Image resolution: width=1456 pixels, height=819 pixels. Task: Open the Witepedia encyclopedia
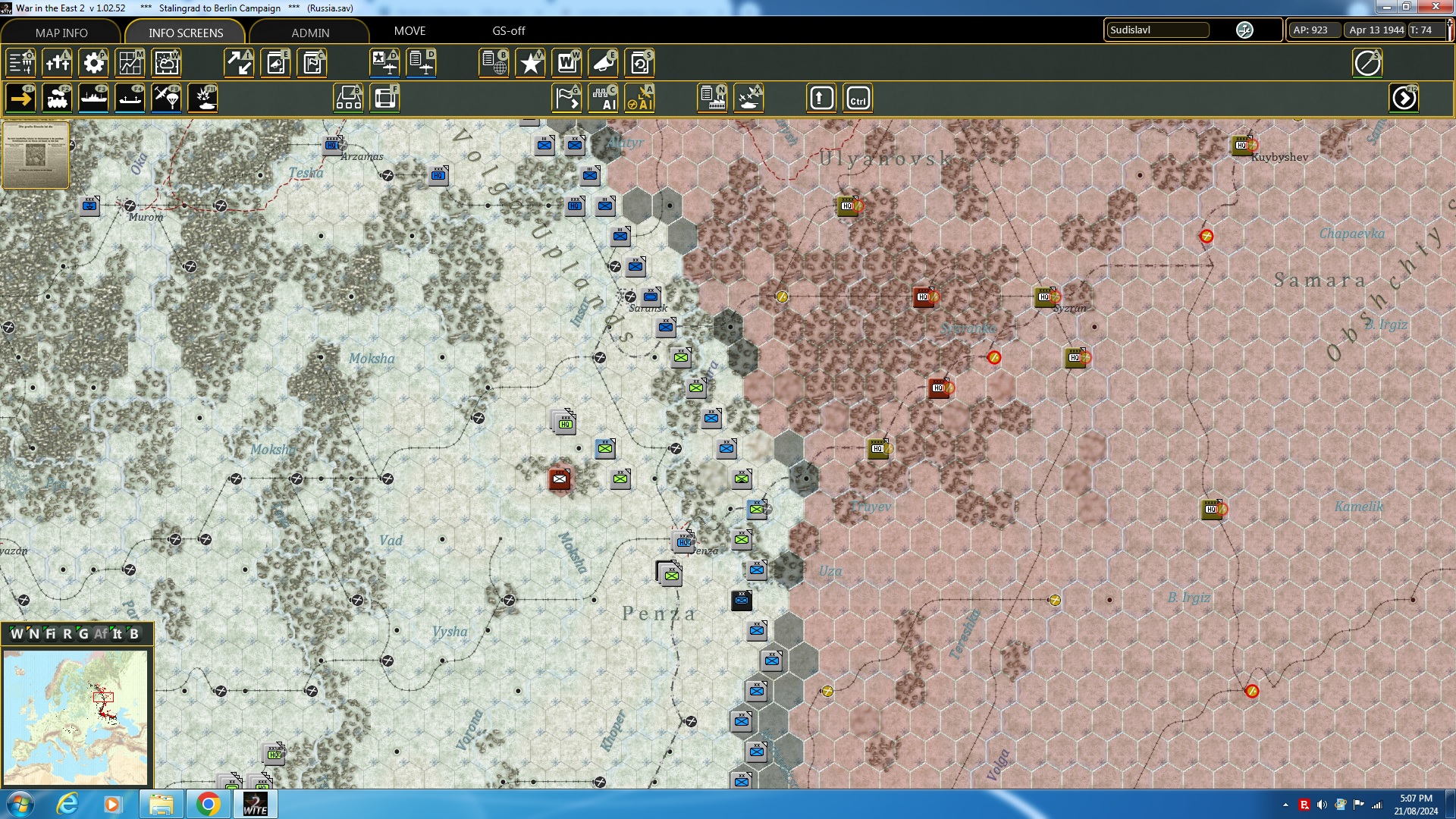[566, 63]
